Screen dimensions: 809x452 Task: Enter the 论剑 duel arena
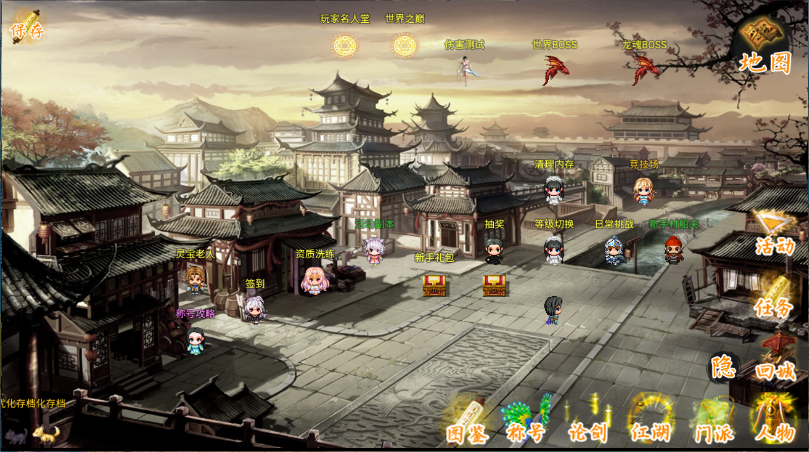tap(587, 425)
